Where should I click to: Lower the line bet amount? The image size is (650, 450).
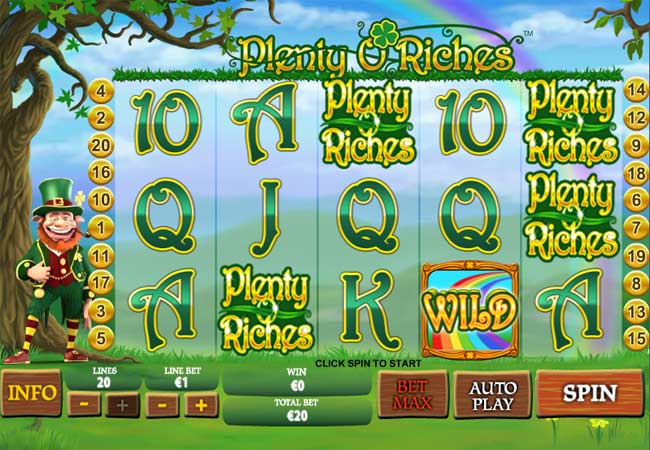pos(164,405)
